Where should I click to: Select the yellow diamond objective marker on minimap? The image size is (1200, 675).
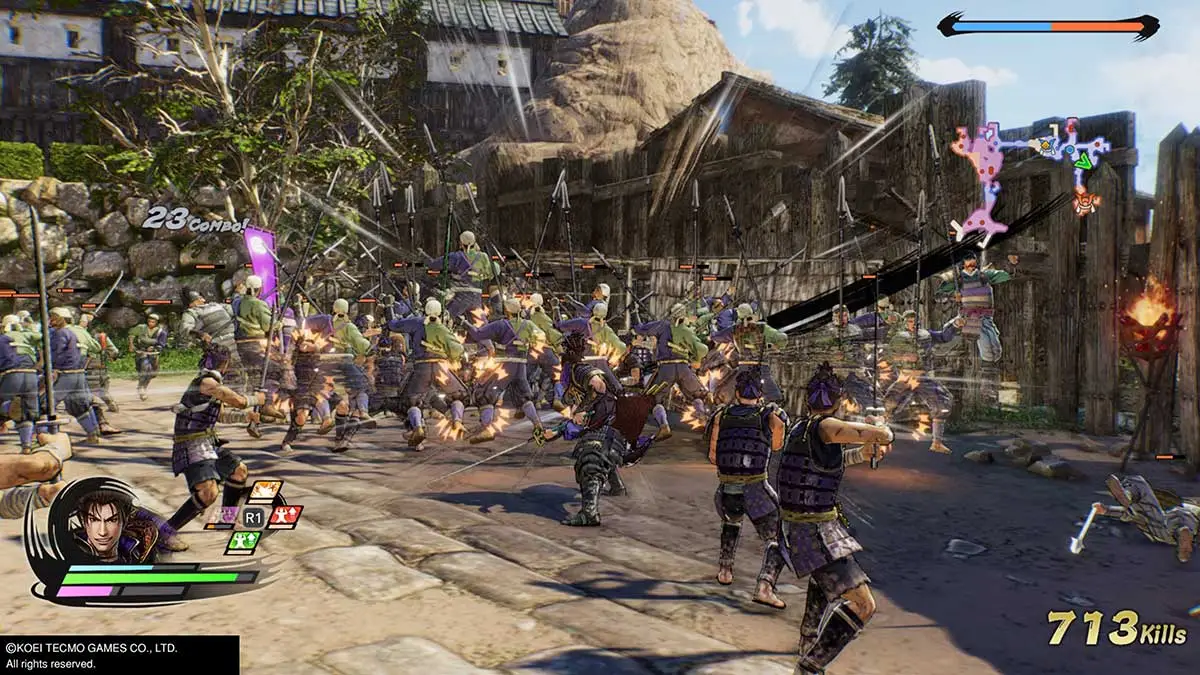1047,146
